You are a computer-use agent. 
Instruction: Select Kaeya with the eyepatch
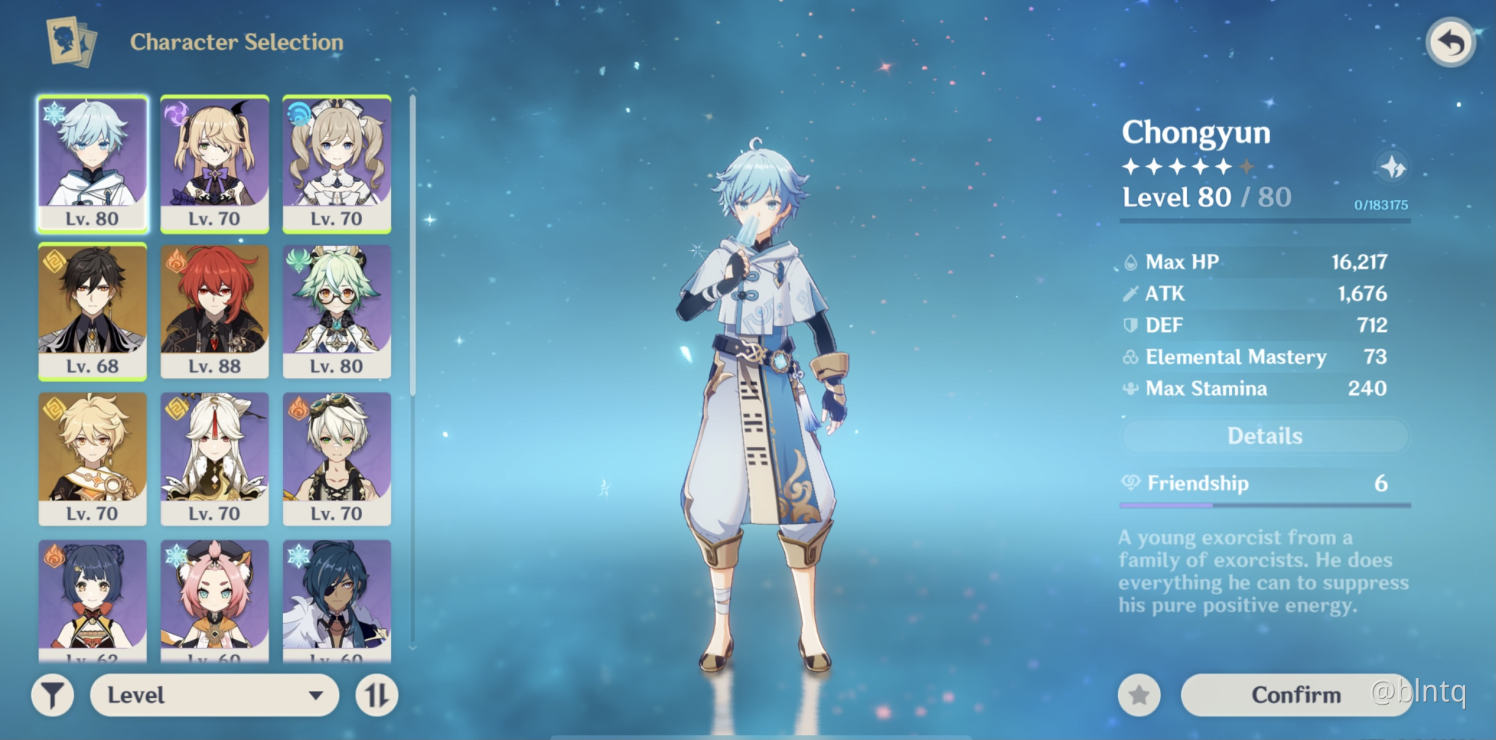tap(337, 600)
